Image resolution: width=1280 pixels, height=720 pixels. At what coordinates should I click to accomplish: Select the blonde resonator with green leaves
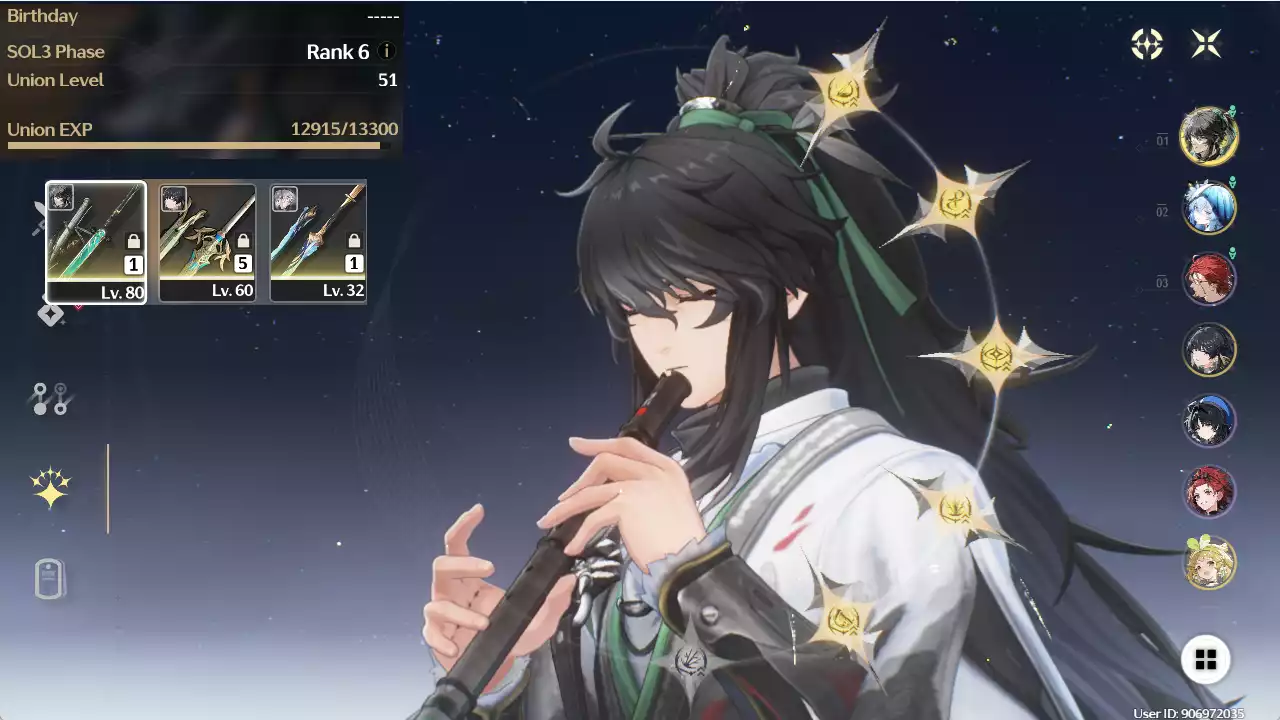(x=1209, y=563)
